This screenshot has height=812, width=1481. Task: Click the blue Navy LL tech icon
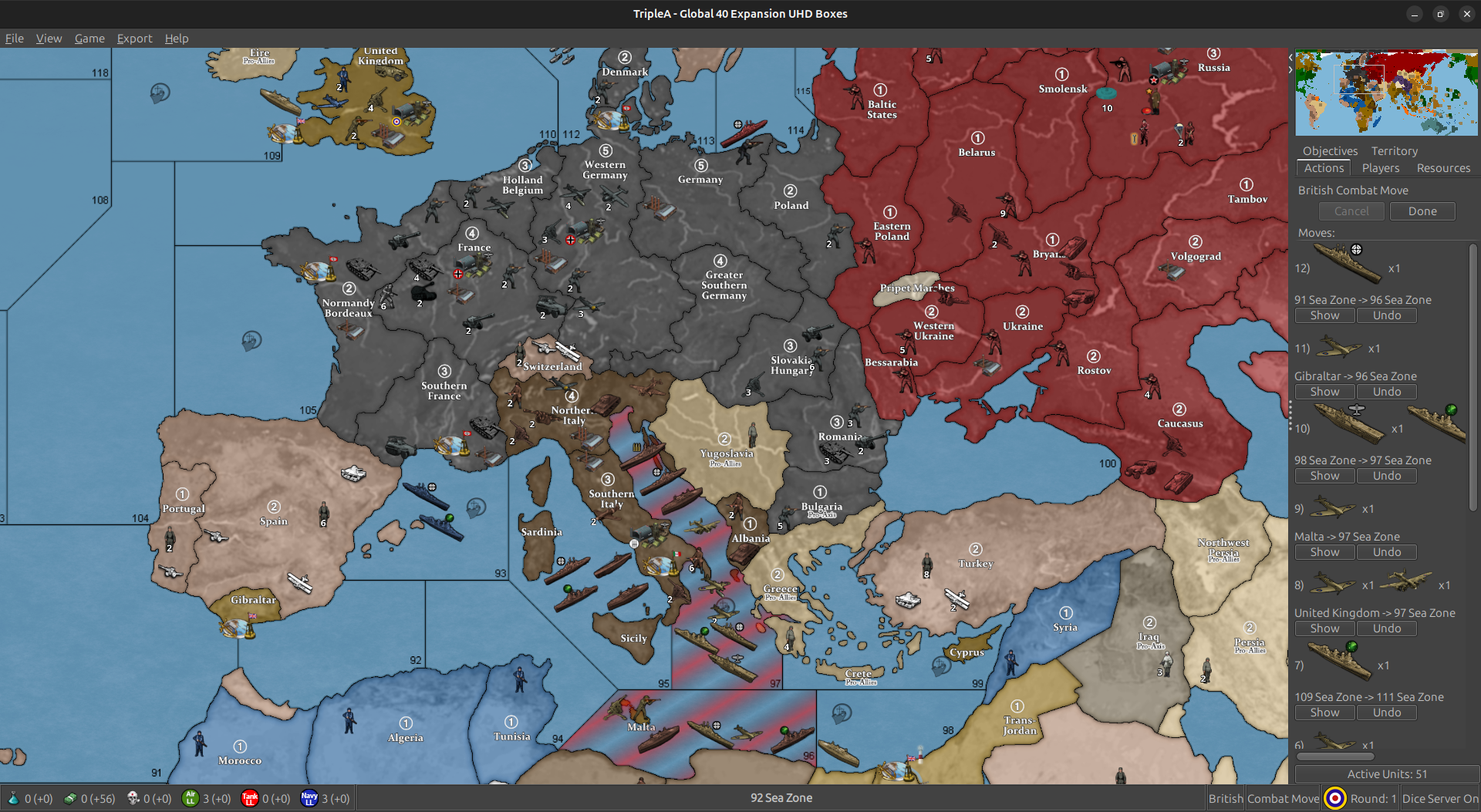(x=309, y=799)
